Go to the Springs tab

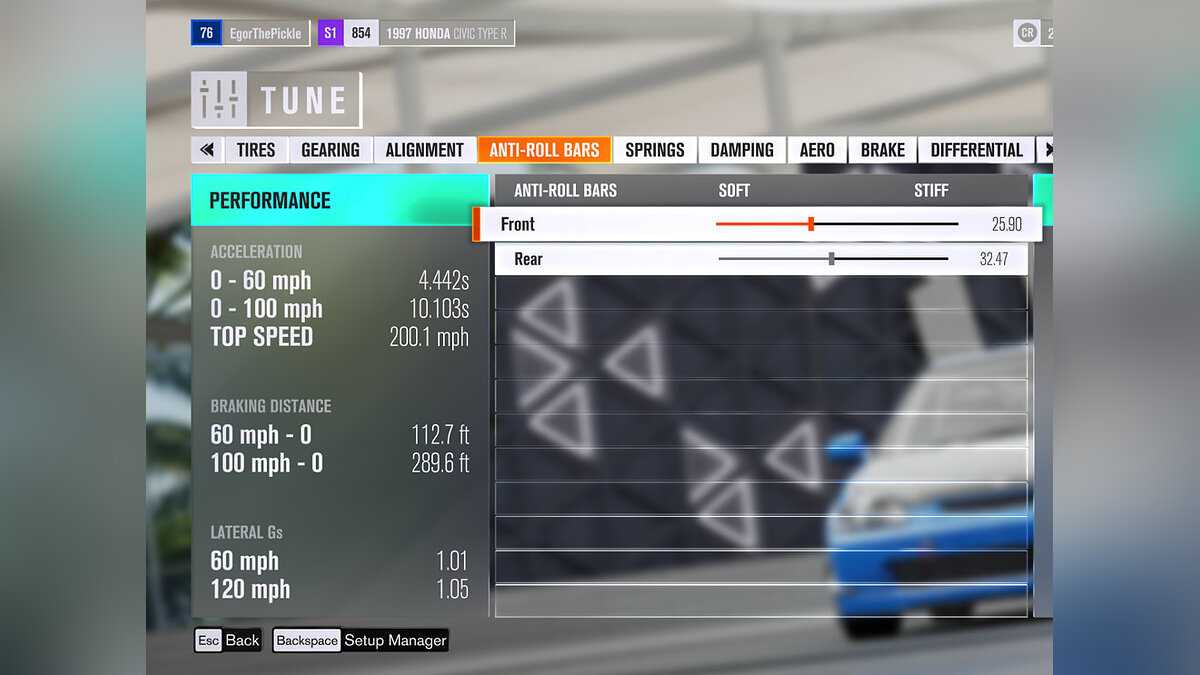655,150
